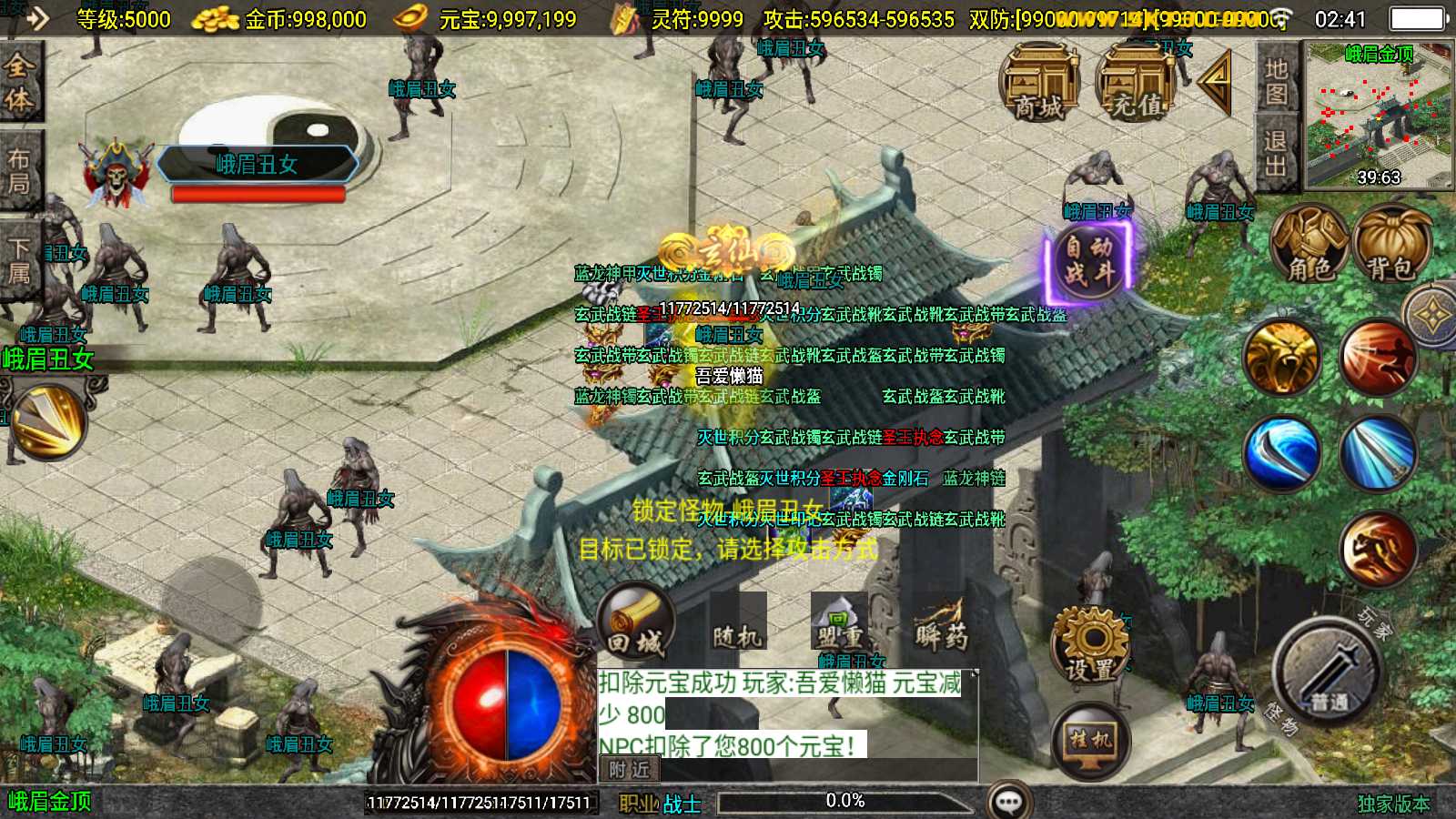Tap the 退出 exit button

(1276, 153)
